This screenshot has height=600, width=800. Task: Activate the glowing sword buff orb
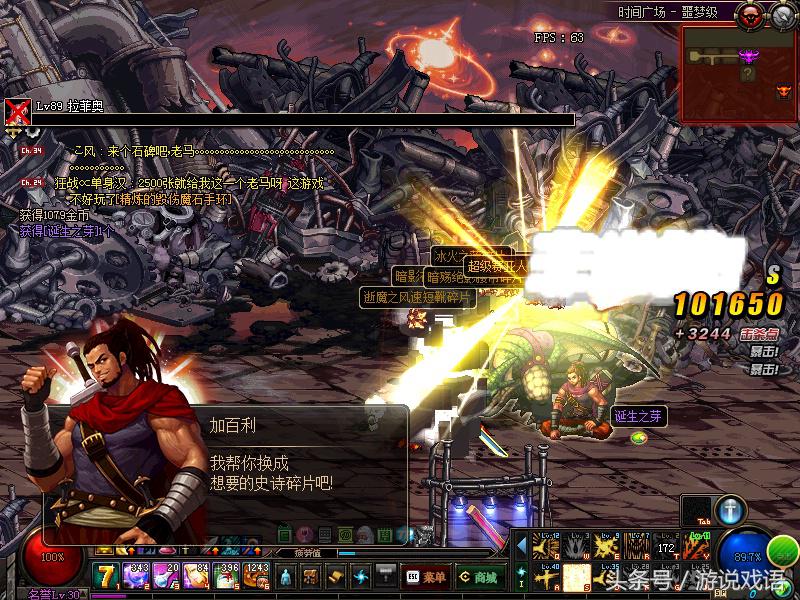click(x=731, y=509)
